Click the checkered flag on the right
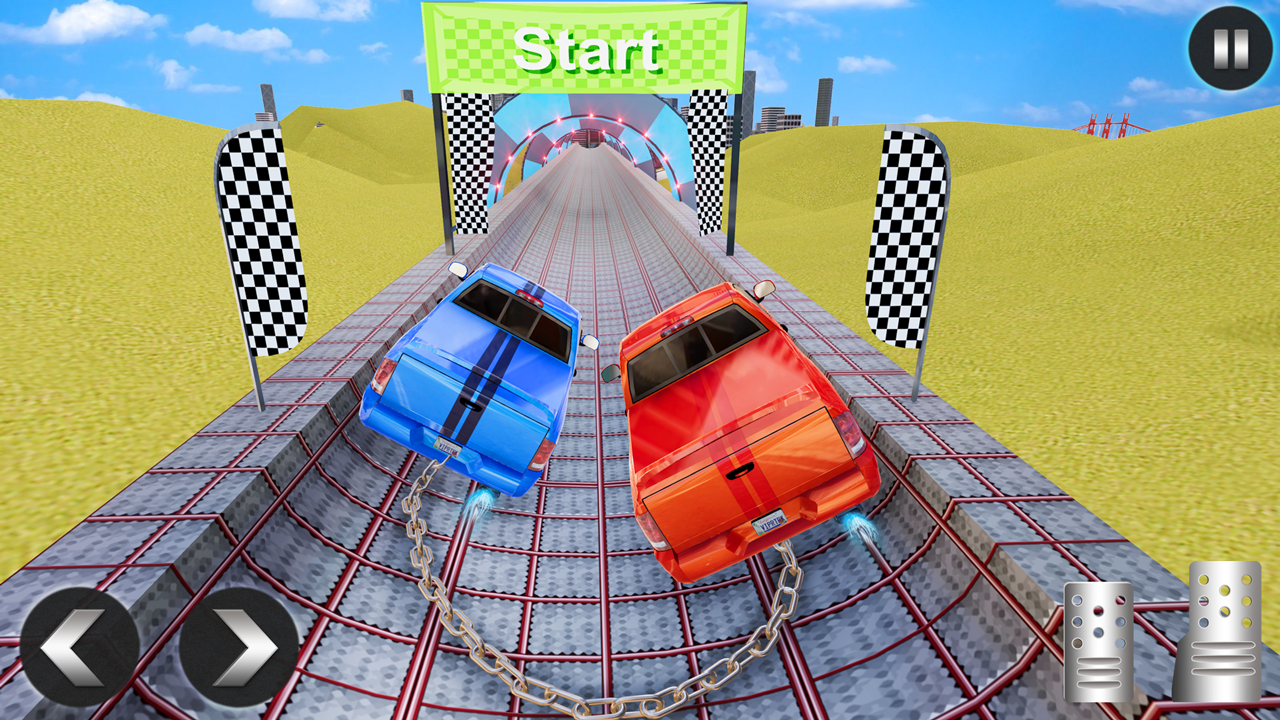Viewport: 1280px width, 720px height. point(905,240)
